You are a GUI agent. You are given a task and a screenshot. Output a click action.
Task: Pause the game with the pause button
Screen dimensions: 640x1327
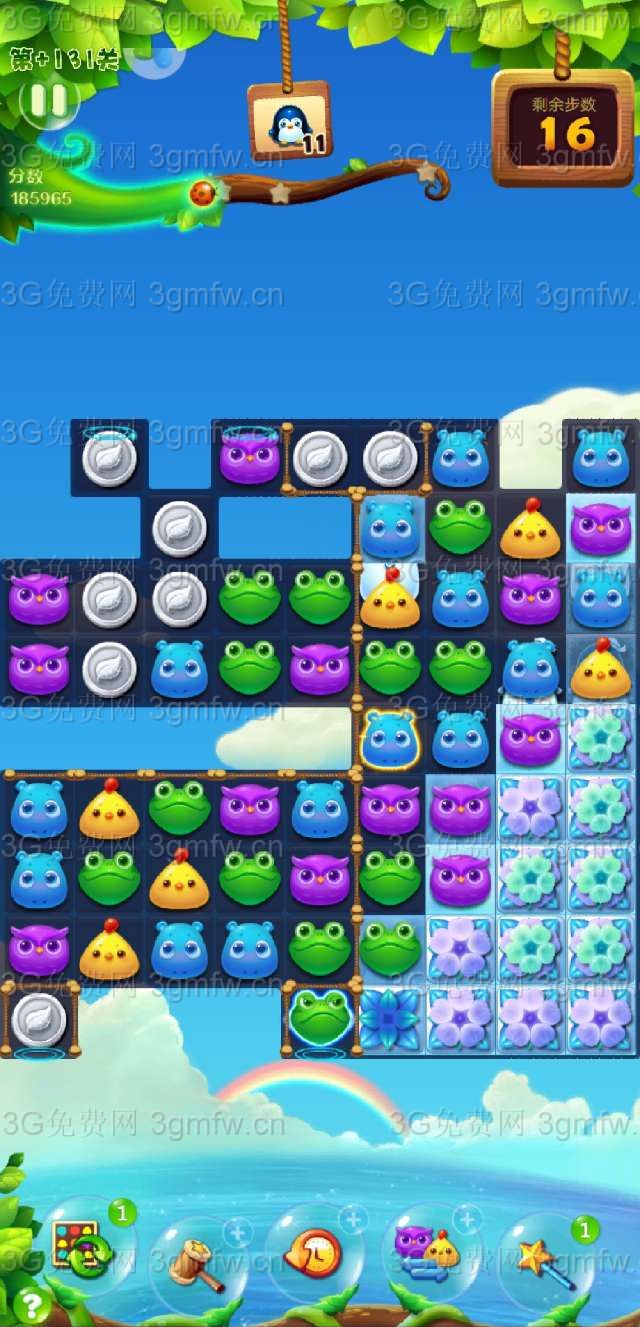[x=48, y=100]
